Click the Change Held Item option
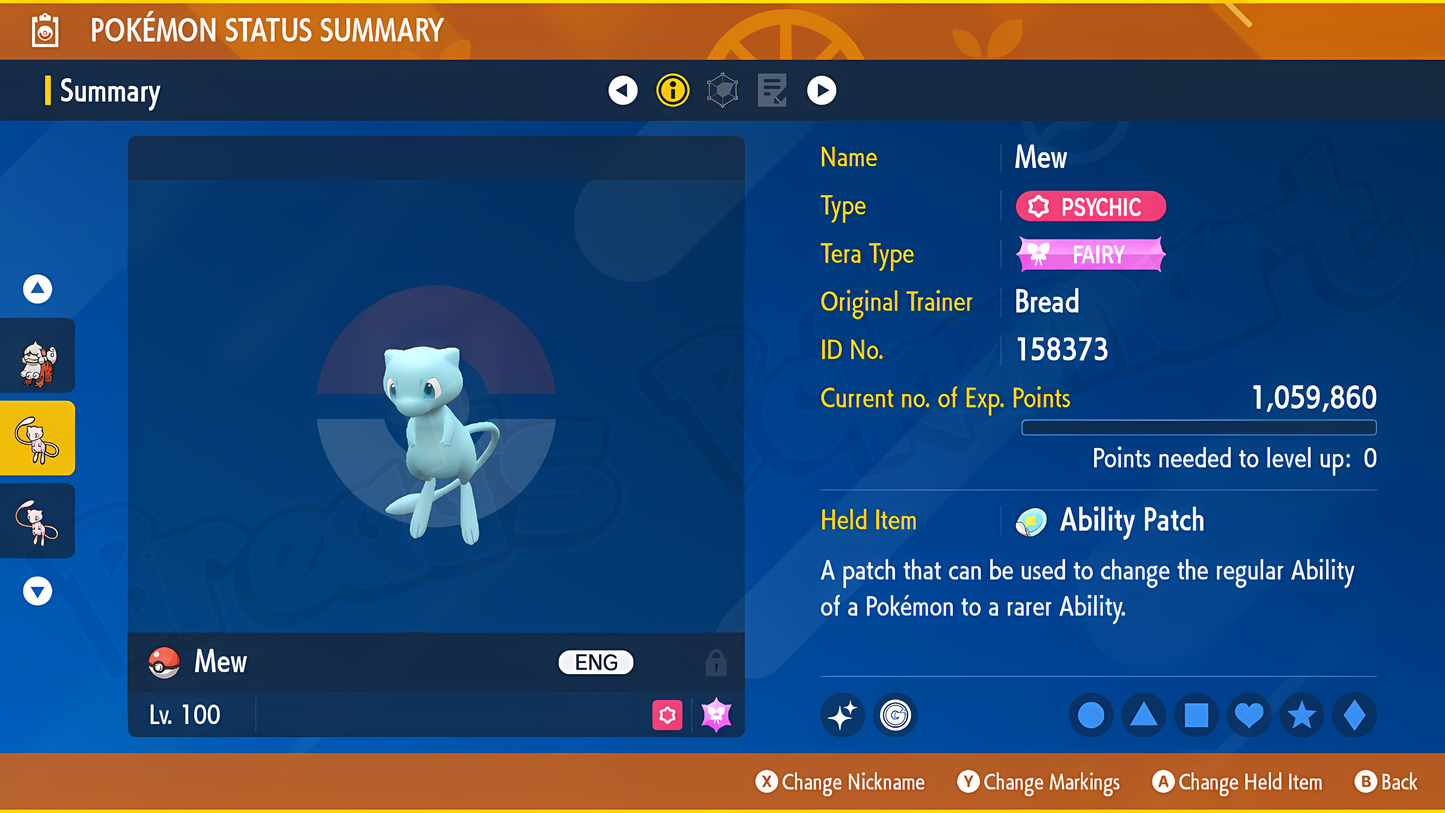The height and width of the screenshot is (813, 1445). (x=1237, y=782)
